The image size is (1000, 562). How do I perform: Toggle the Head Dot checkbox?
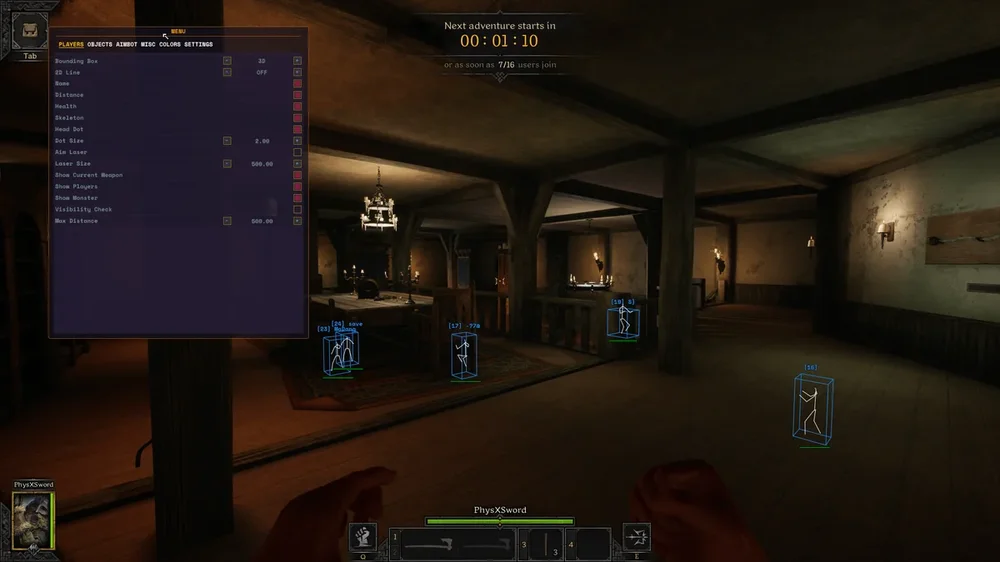297,129
